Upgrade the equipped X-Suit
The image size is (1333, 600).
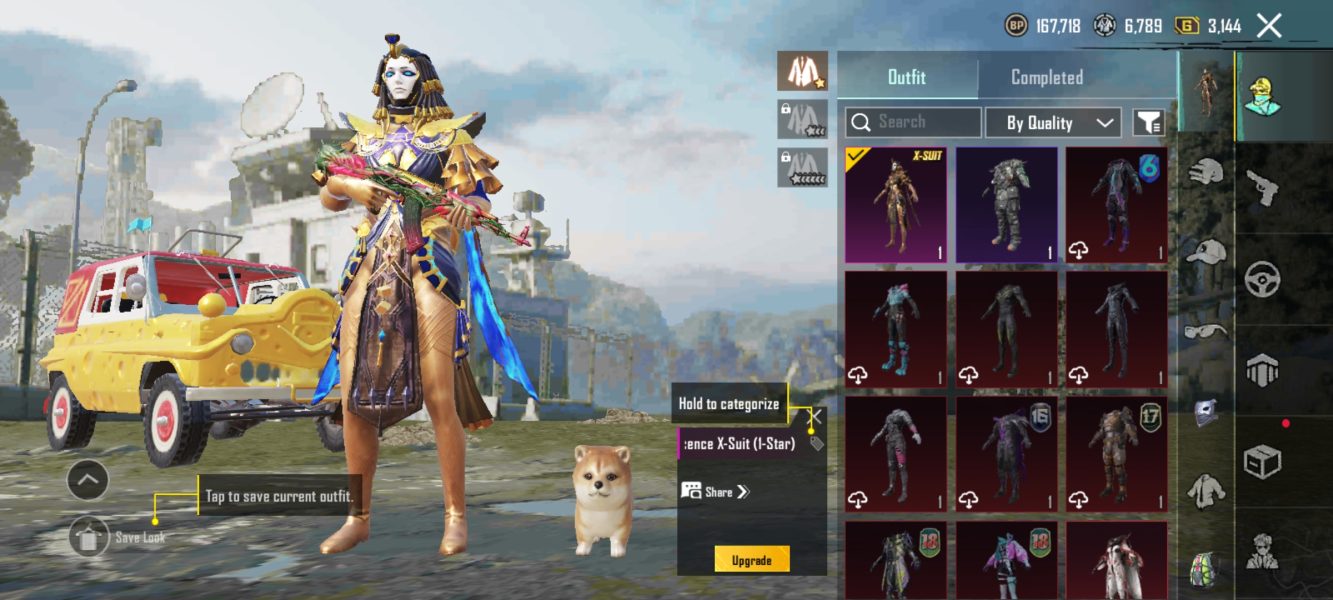pos(751,560)
